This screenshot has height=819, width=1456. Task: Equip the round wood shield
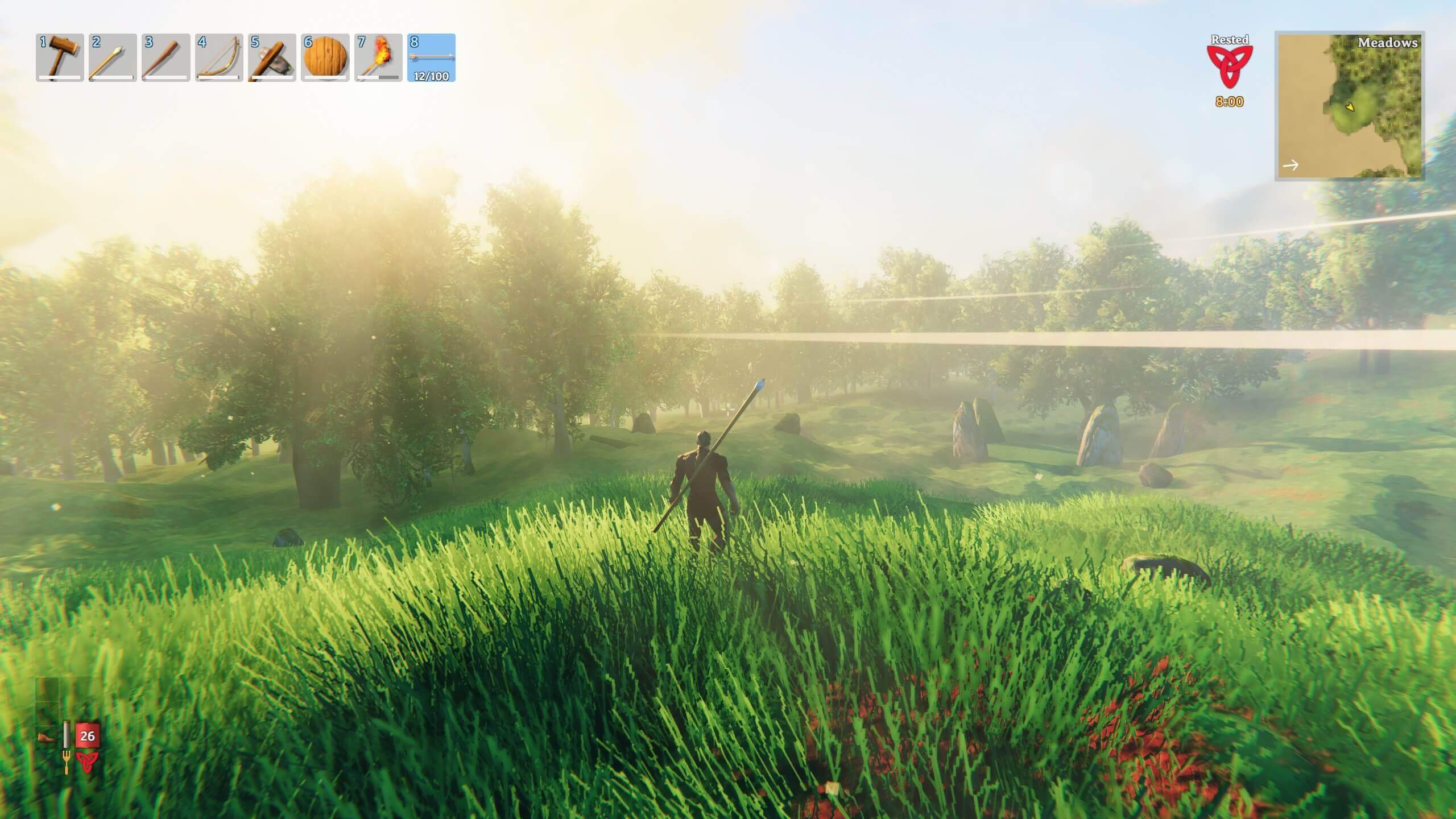coord(325,57)
